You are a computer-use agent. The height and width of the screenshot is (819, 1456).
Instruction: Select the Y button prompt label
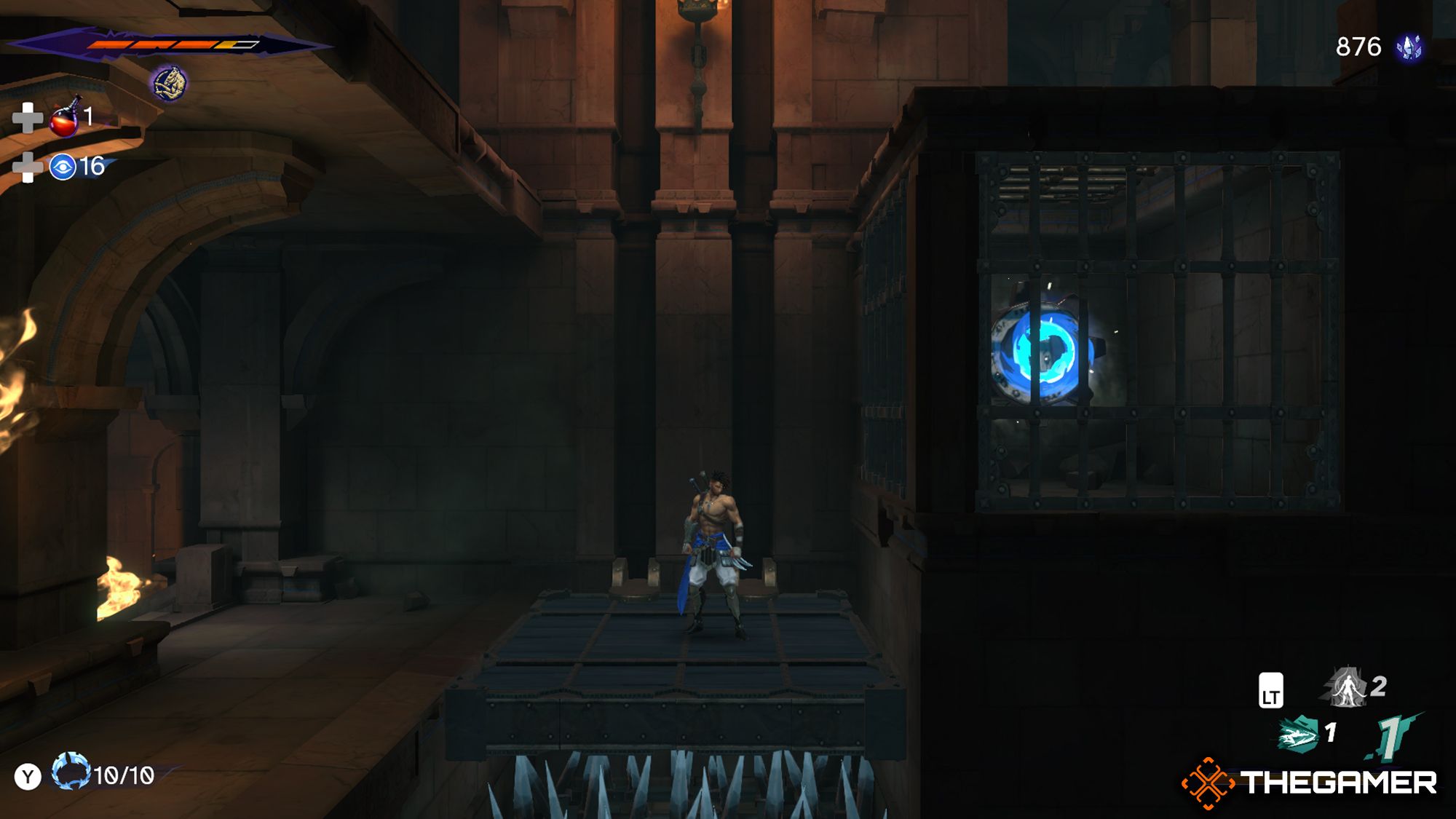27,774
